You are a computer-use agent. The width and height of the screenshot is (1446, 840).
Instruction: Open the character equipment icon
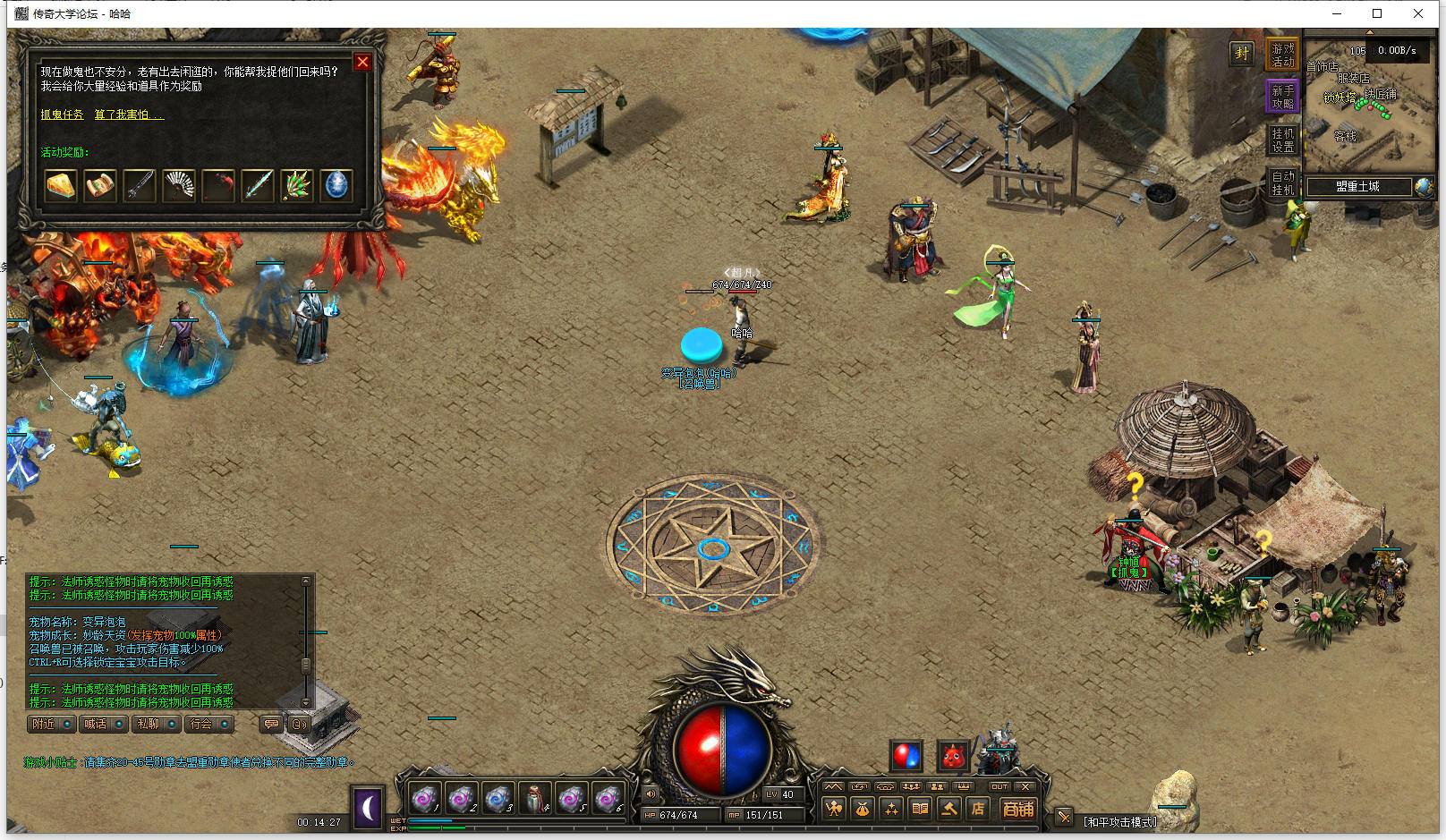(834, 809)
